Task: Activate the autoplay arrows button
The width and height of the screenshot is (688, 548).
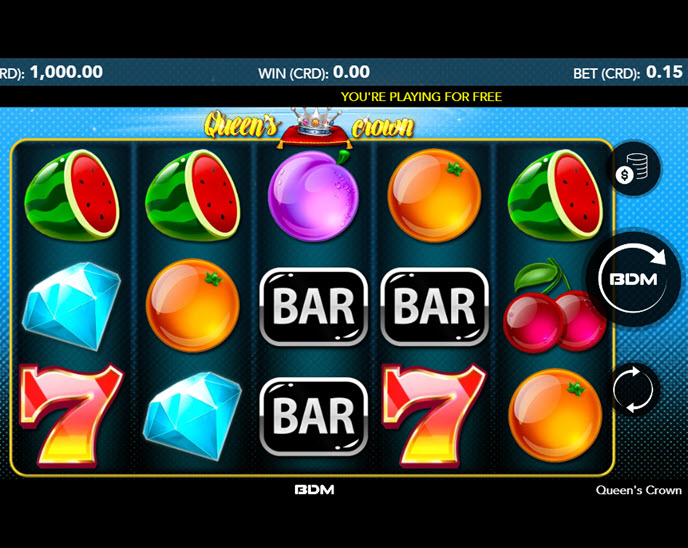Action: (635, 389)
